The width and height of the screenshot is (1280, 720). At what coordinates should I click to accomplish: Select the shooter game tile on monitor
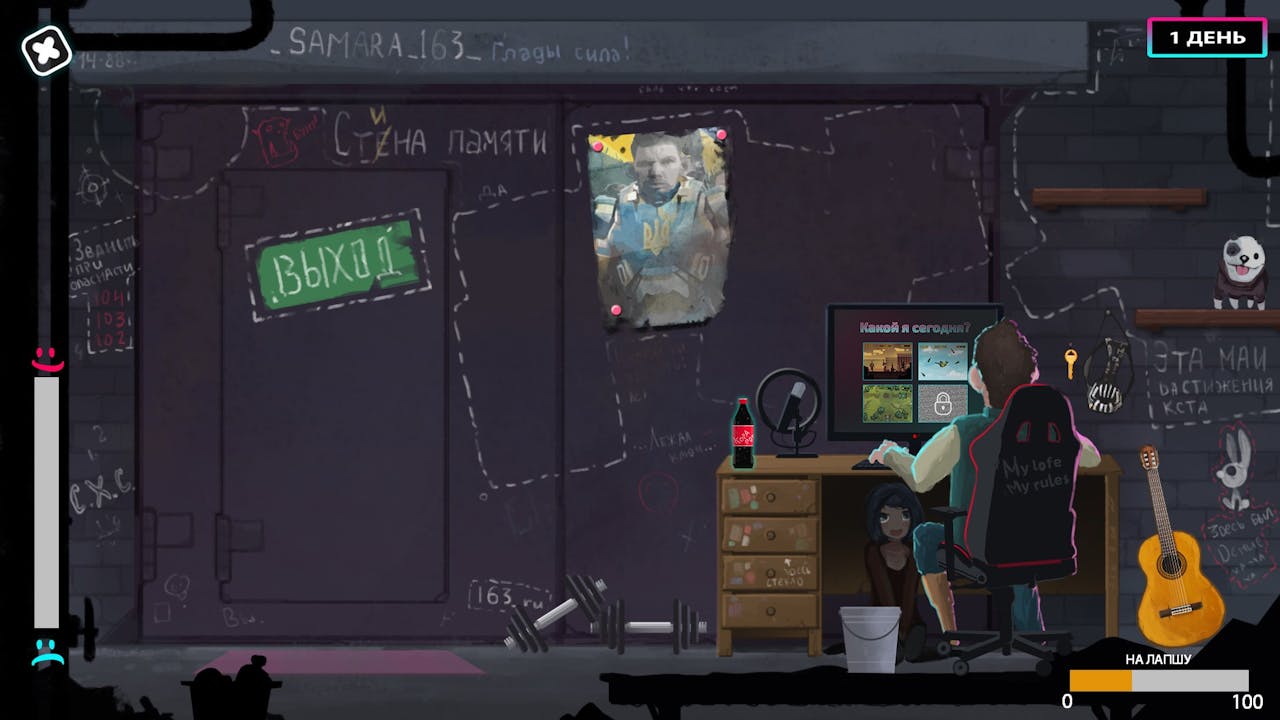click(x=887, y=360)
